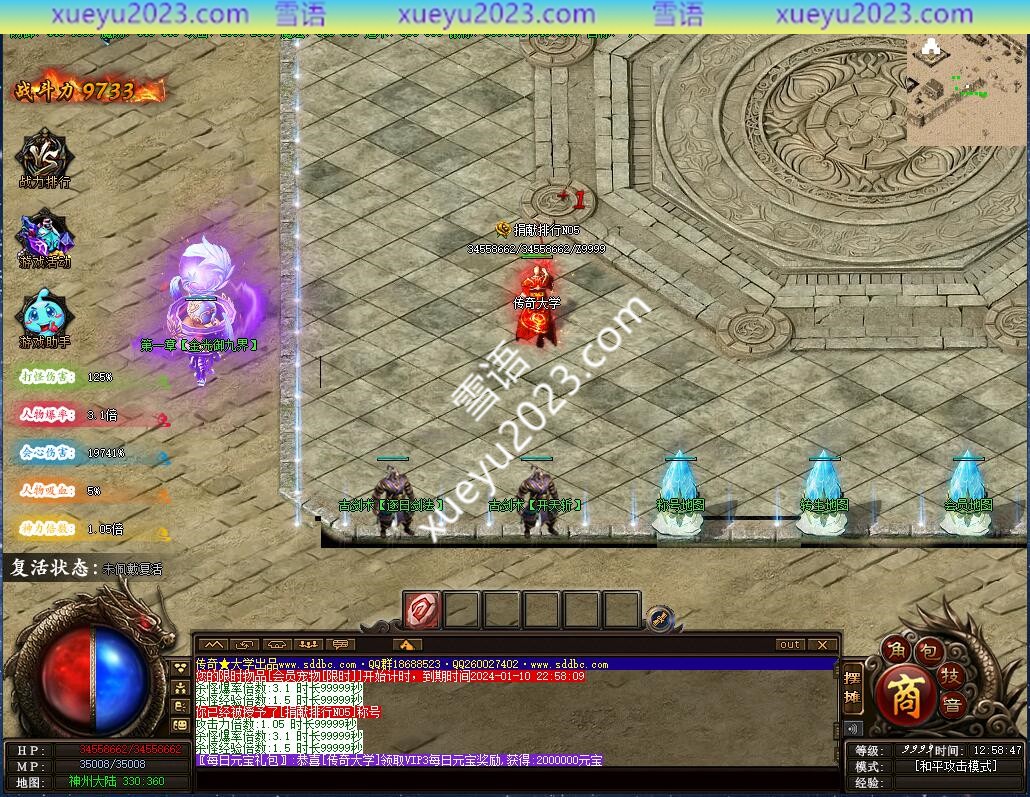Toggle the speaker icon below 摆摊

point(853,728)
